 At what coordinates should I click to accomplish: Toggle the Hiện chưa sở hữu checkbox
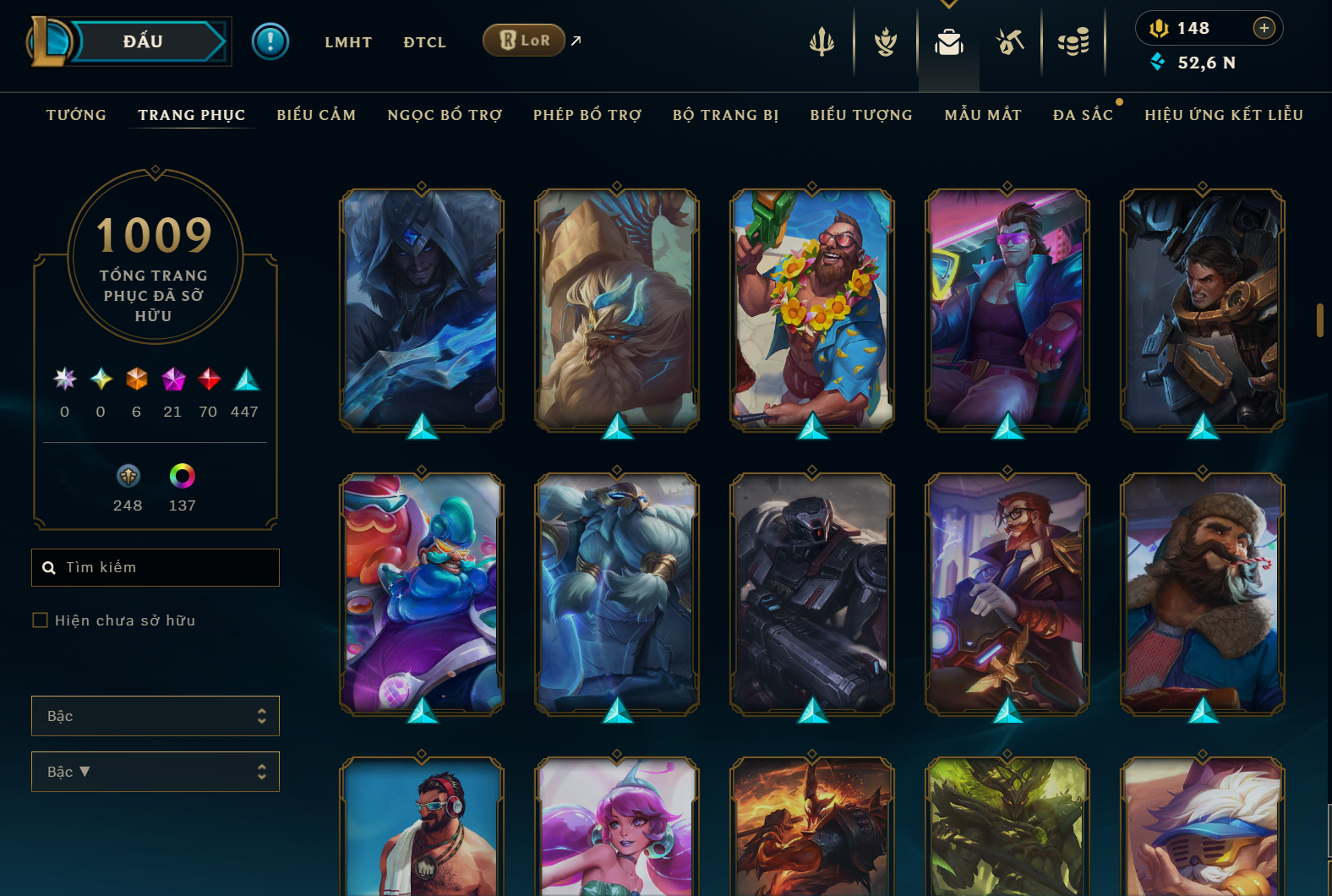tap(40, 620)
